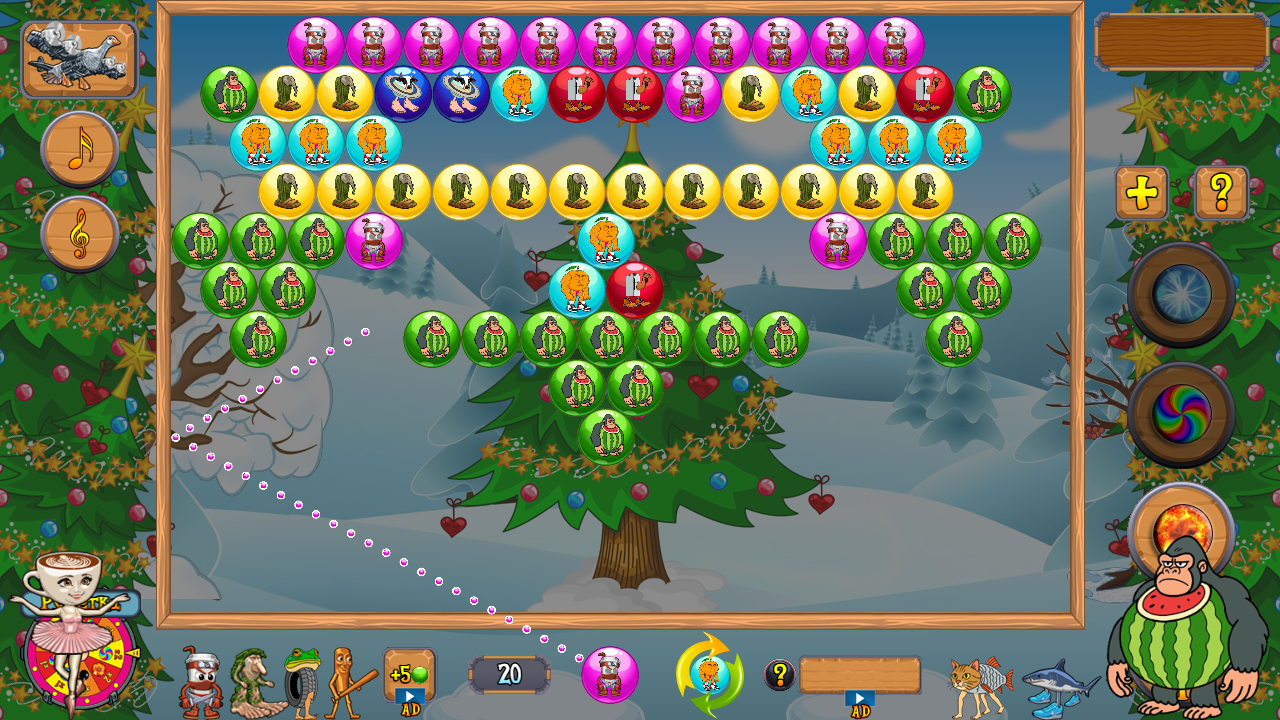Toggle the treble clef sound button
The image size is (1280, 720).
(80, 232)
